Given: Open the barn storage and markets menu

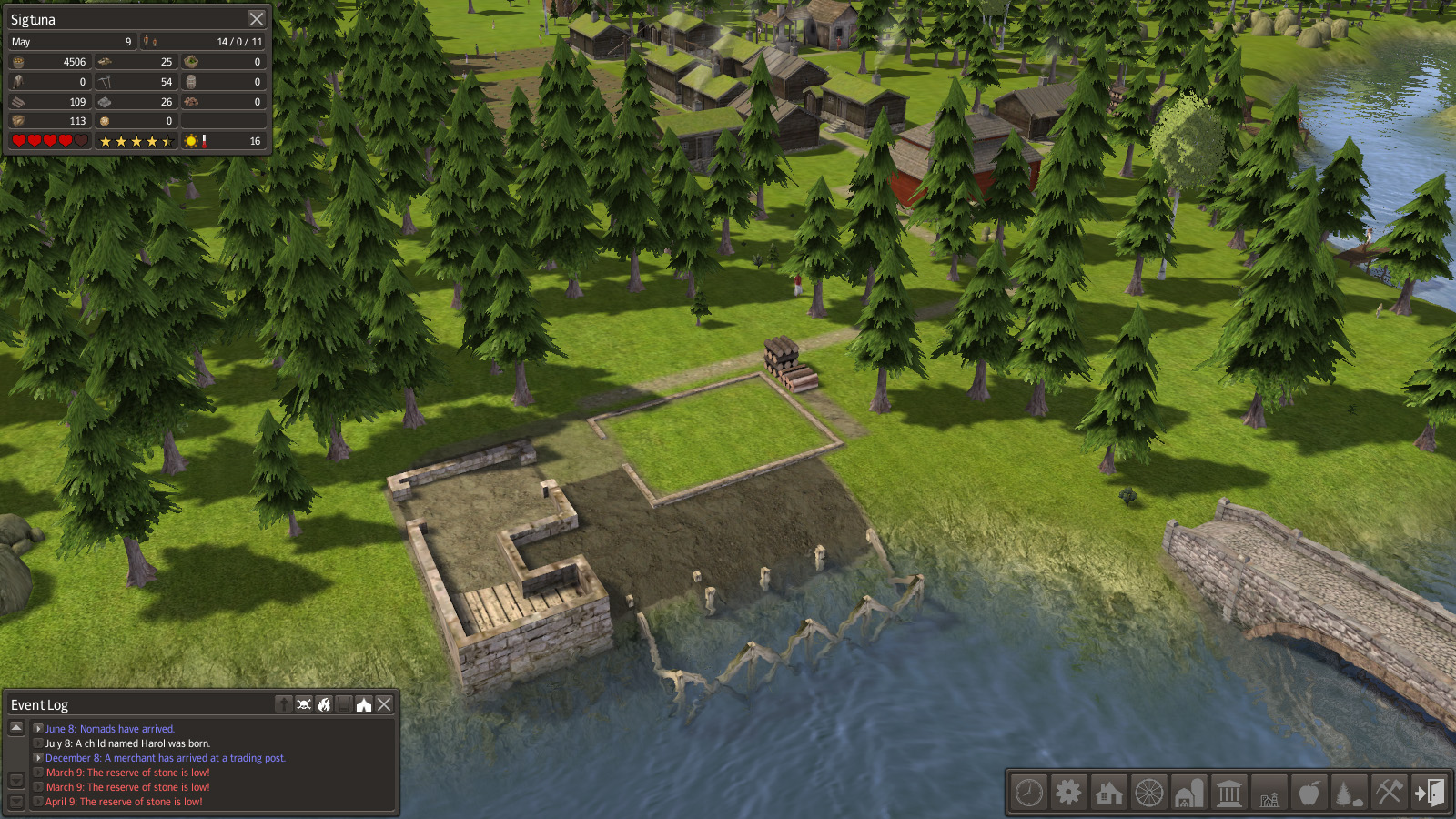Looking at the screenshot, I should [1189, 793].
